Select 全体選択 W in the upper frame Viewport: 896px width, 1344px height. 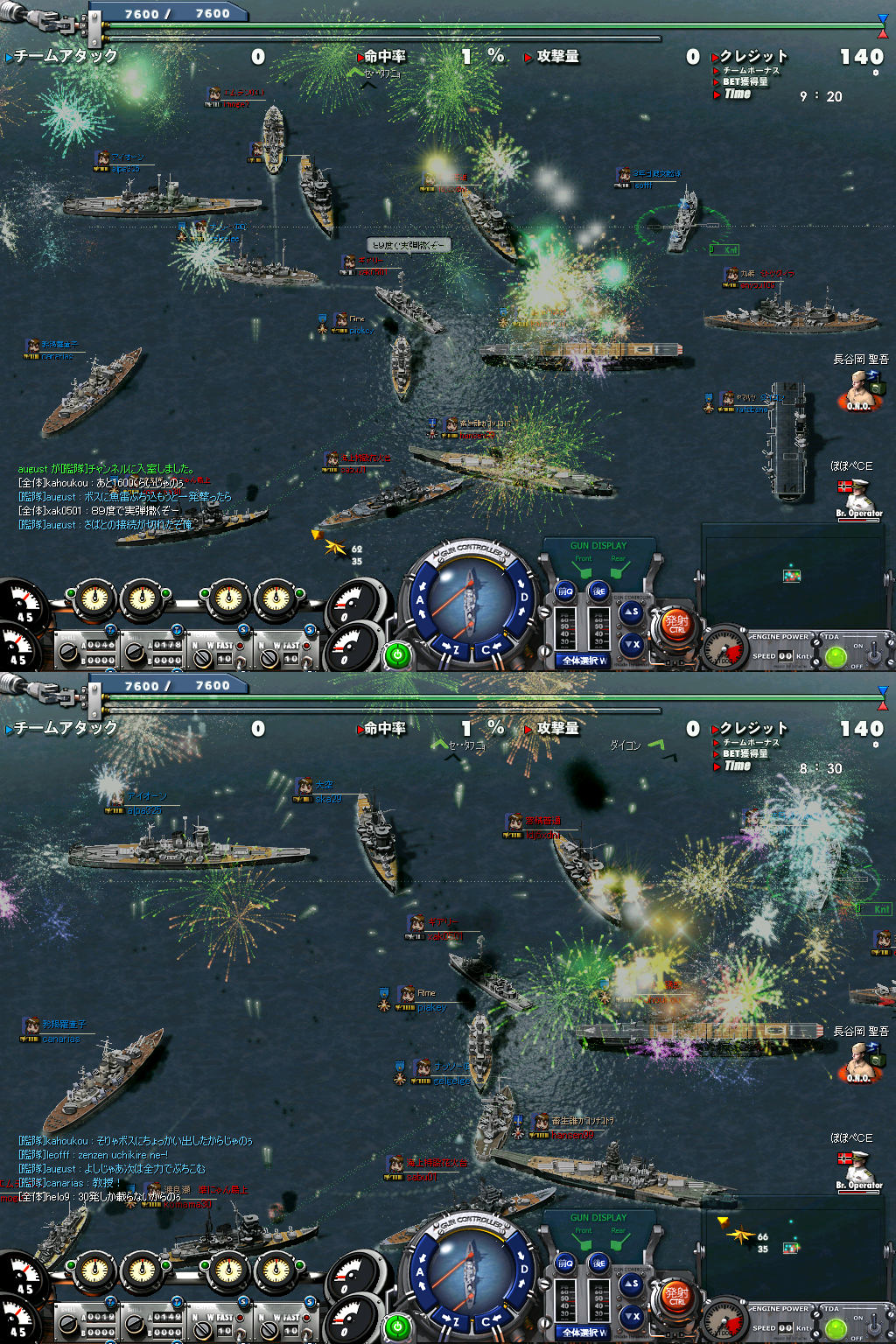click(x=585, y=661)
